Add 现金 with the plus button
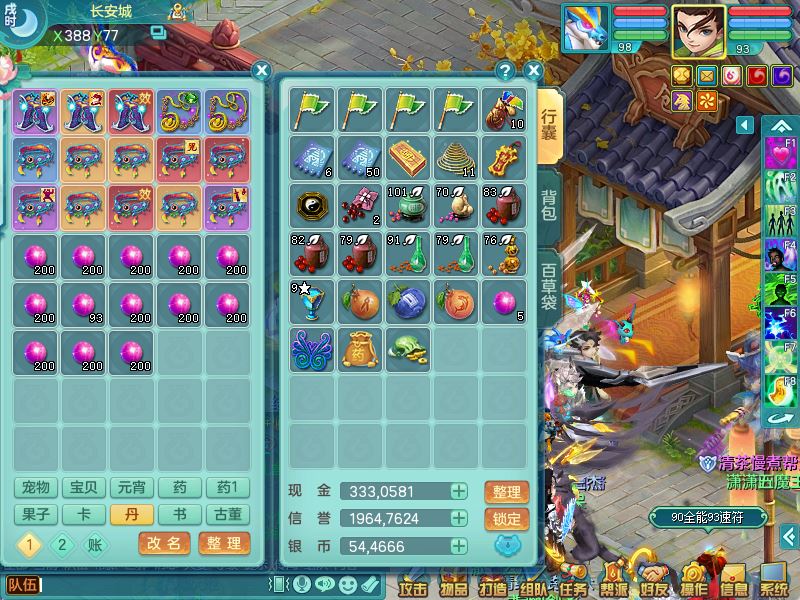The image size is (800, 600). pos(458,492)
